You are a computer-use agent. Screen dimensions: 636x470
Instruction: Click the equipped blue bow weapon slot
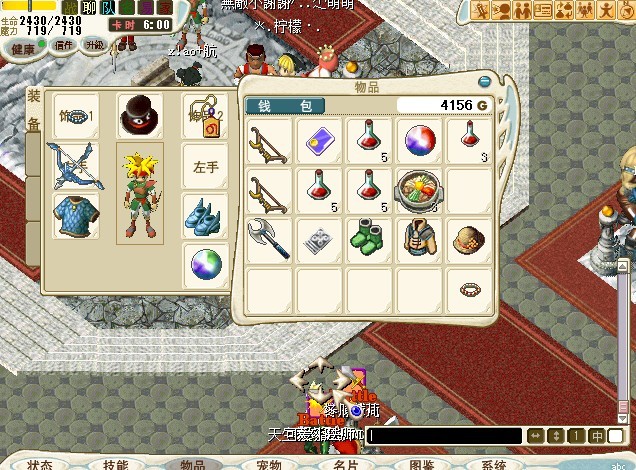[x=76, y=165]
